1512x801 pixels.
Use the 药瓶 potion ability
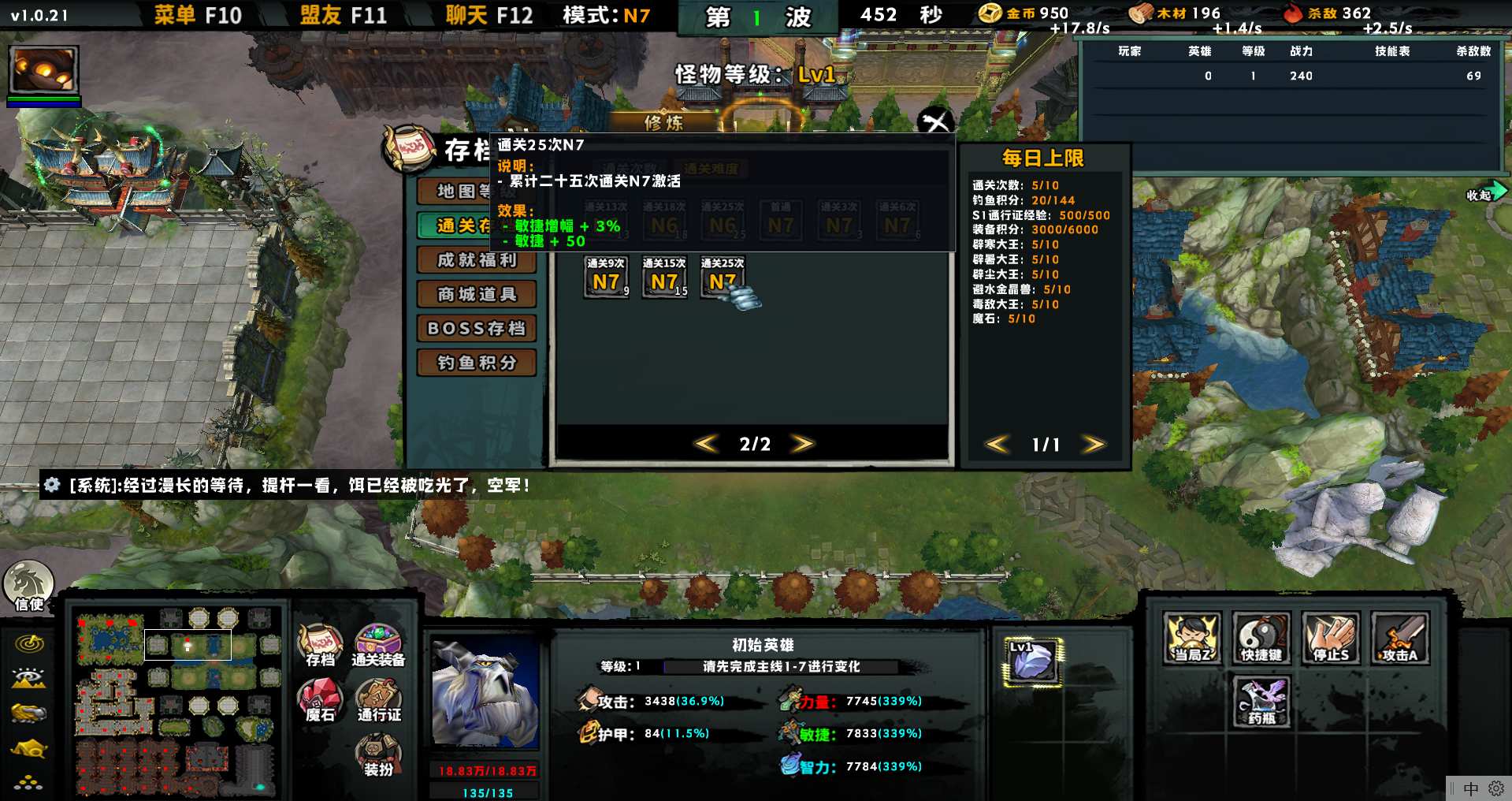pos(1261,701)
